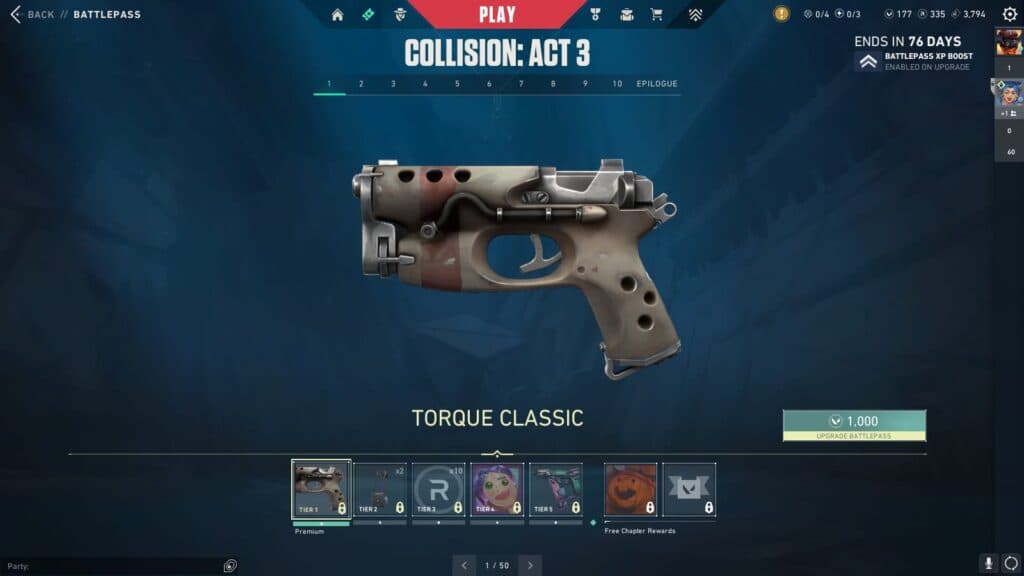
Task: Select chapter 10 tab
Action: pos(617,84)
